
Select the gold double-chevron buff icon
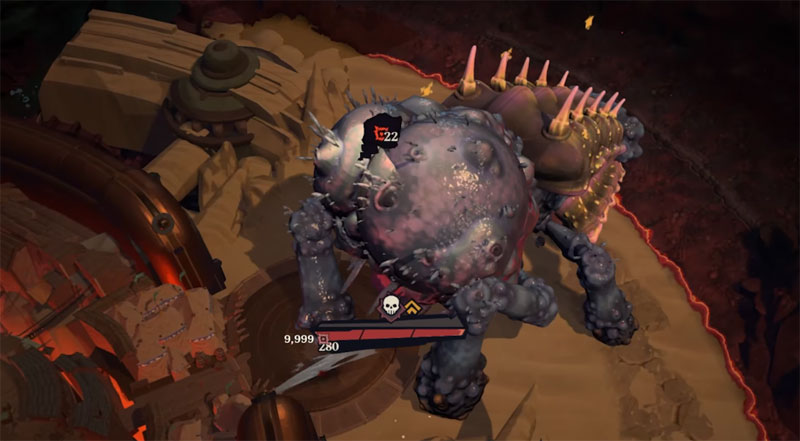tap(413, 307)
